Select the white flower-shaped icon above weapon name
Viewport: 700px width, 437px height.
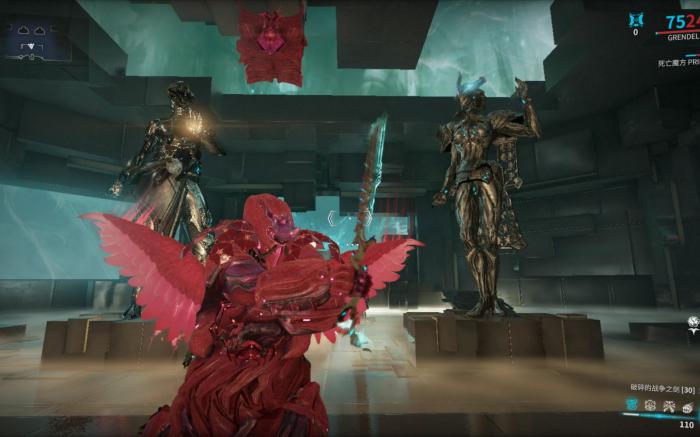coord(692,322)
